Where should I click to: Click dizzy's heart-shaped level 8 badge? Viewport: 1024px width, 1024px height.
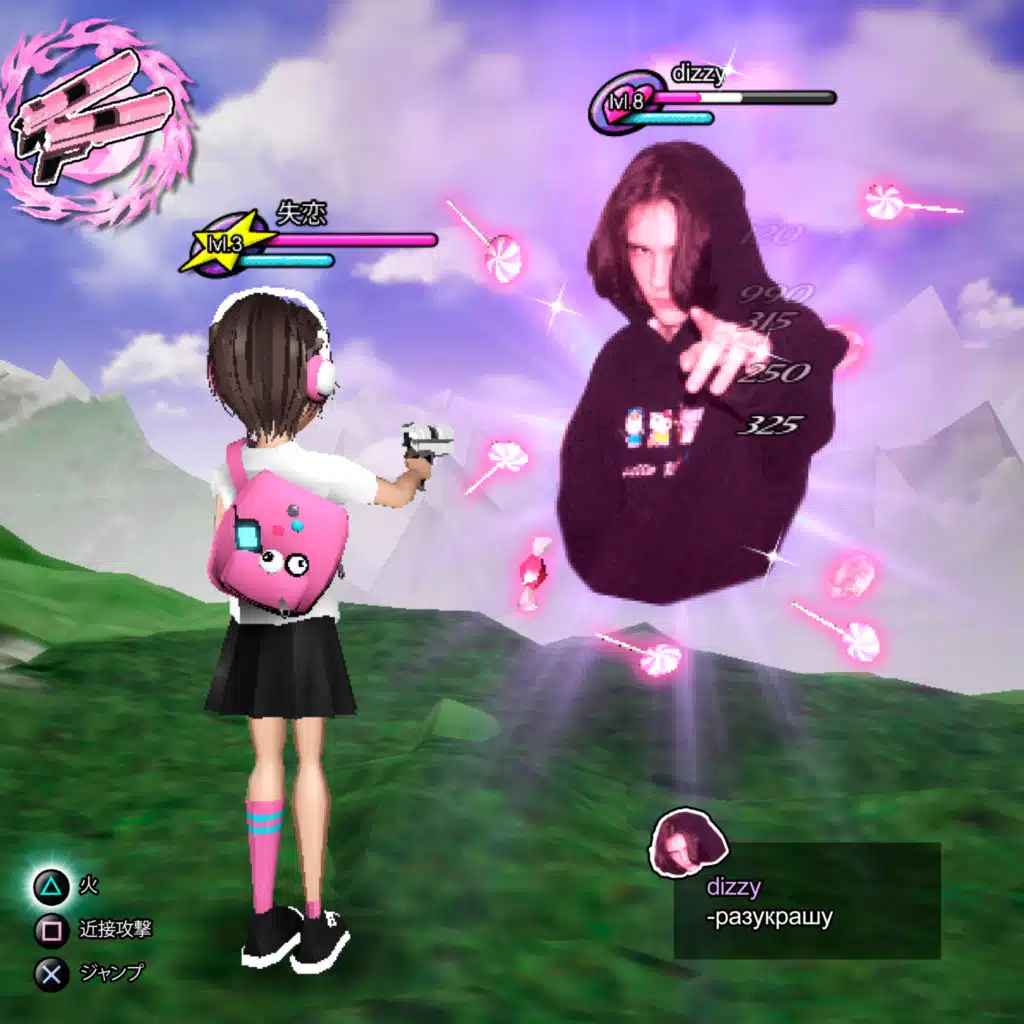(627, 103)
